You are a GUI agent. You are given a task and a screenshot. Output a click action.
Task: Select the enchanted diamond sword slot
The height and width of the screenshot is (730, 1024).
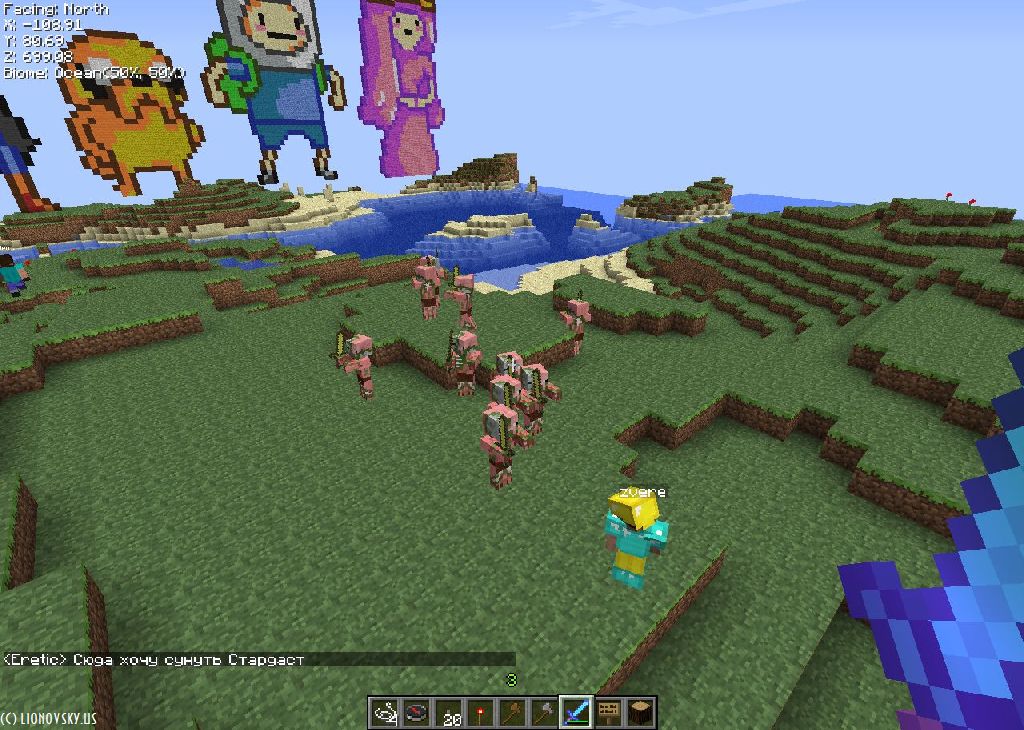(x=576, y=712)
